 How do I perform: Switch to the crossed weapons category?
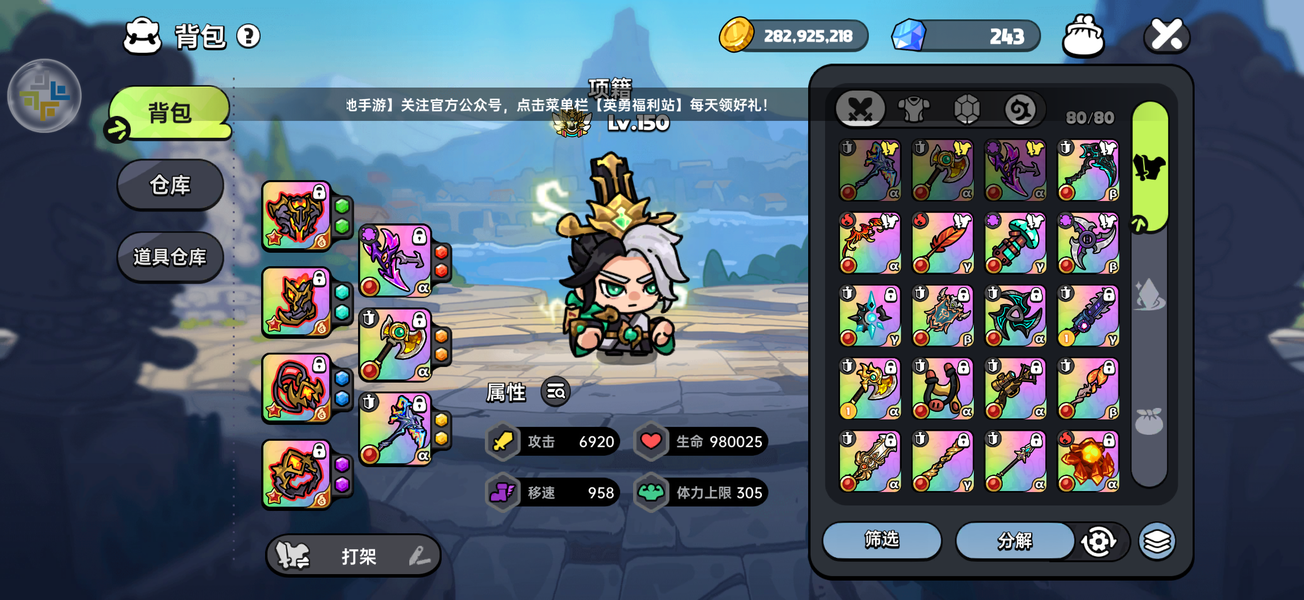860,109
